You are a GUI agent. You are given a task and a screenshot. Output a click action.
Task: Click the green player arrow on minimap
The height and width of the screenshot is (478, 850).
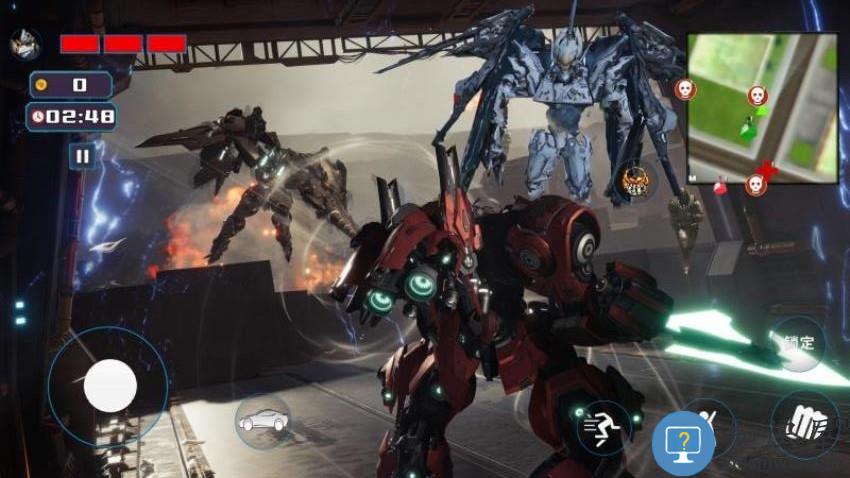coord(746,129)
